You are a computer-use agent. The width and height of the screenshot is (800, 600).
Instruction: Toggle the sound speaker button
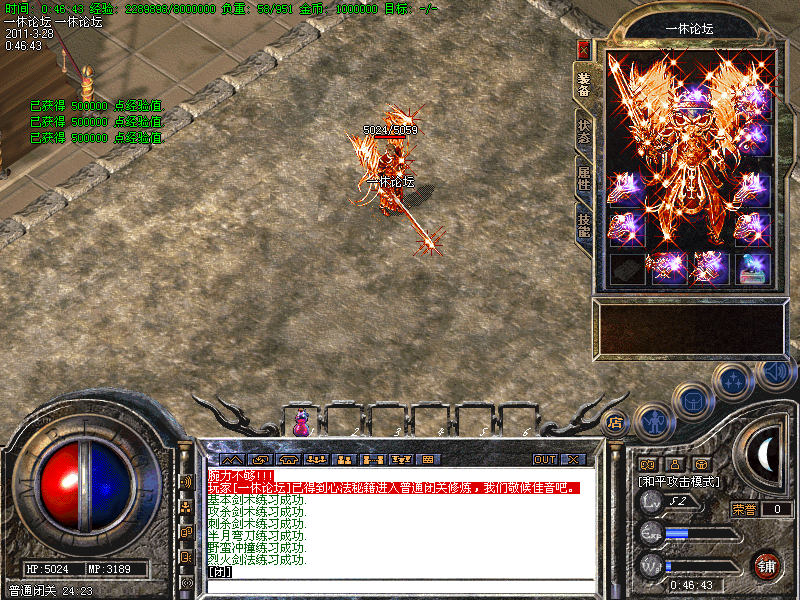[775, 374]
